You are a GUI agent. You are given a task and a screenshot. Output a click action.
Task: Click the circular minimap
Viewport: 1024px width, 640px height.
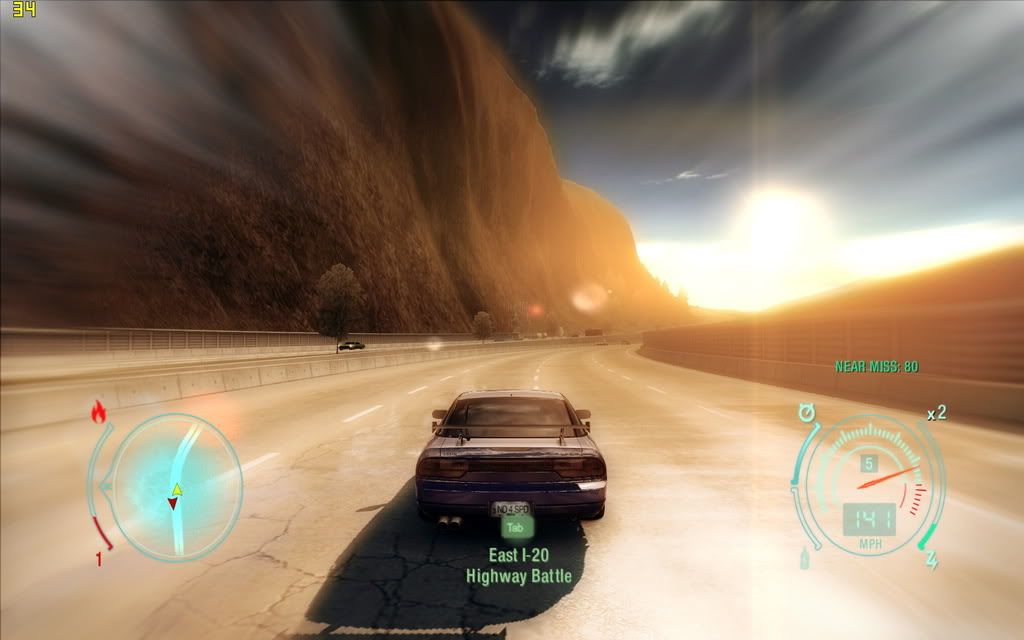pos(175,485)
